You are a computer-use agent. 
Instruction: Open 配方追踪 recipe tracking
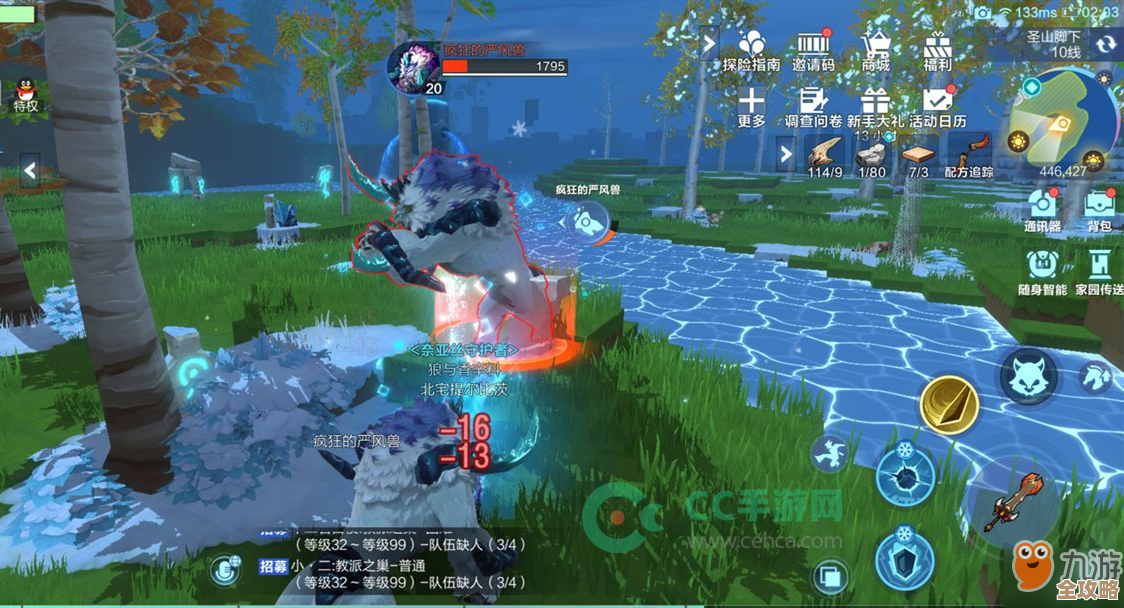[x=969, y=155]
